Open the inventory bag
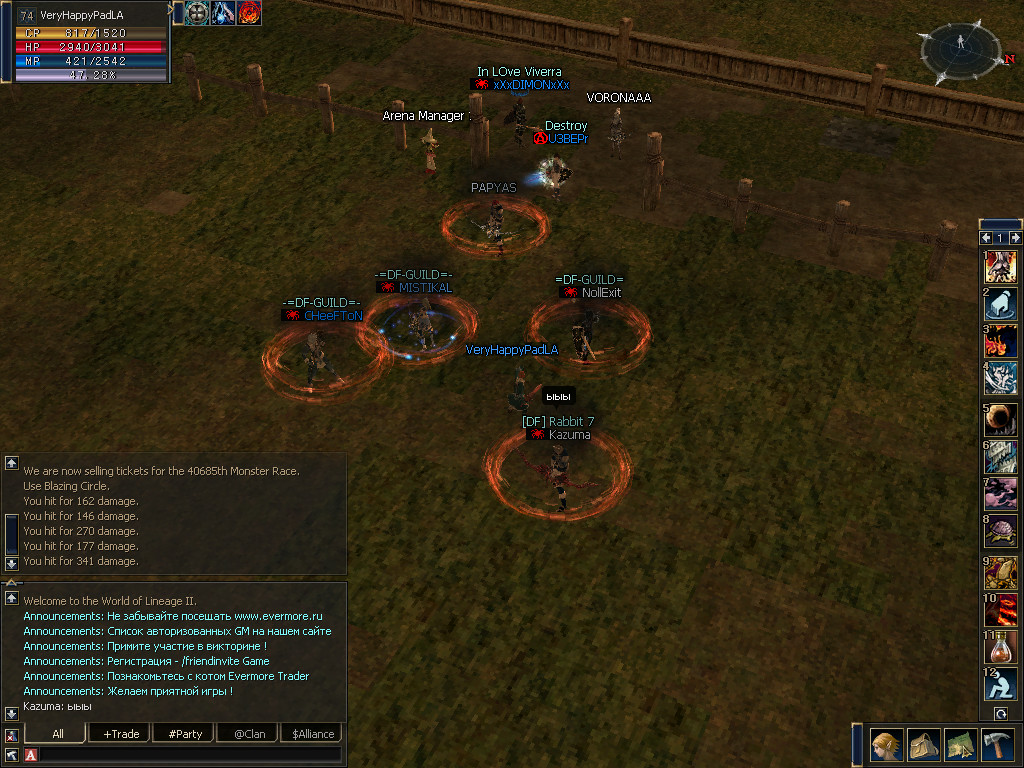Viewport: 1024px width, 768px height. 923,744
